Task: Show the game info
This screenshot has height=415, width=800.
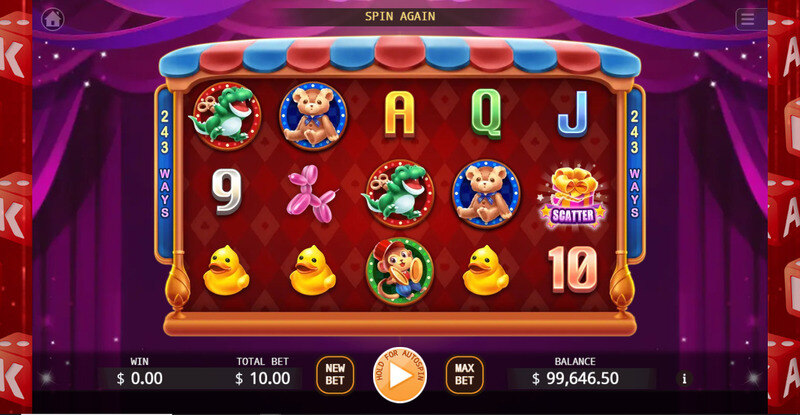Action: click(x=684, y=379)
